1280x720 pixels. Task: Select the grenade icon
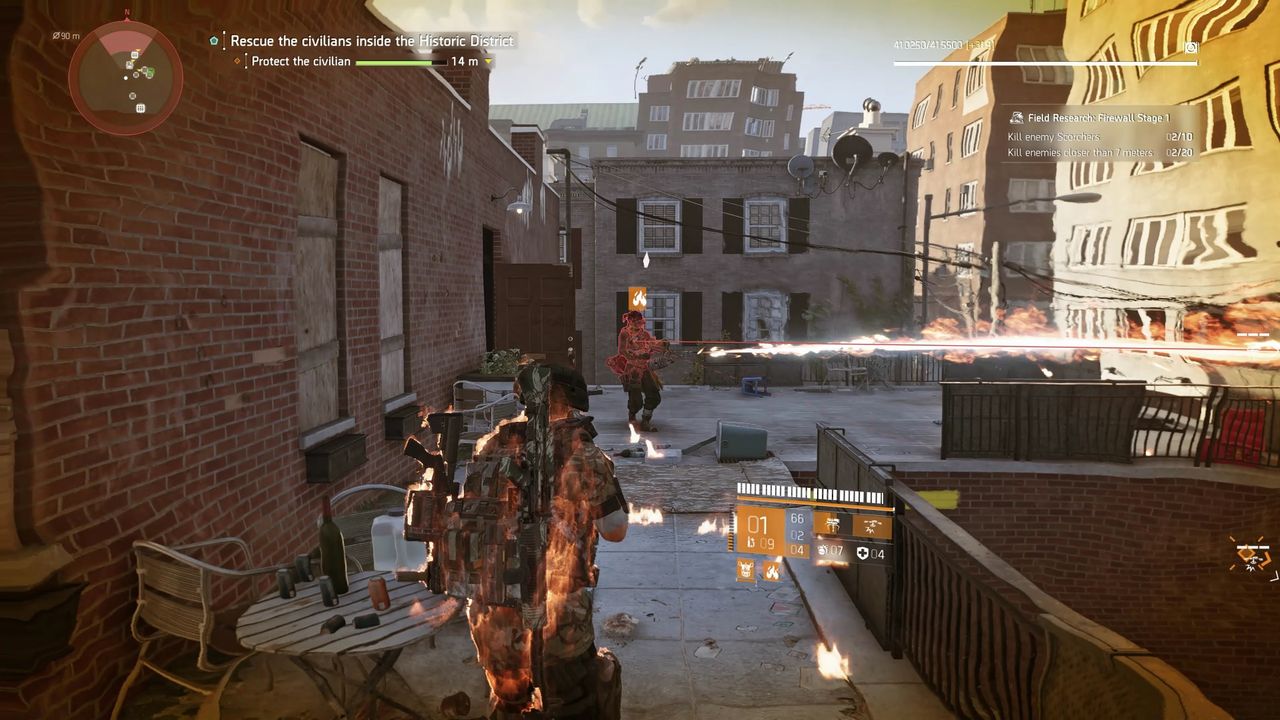point(823,551)
